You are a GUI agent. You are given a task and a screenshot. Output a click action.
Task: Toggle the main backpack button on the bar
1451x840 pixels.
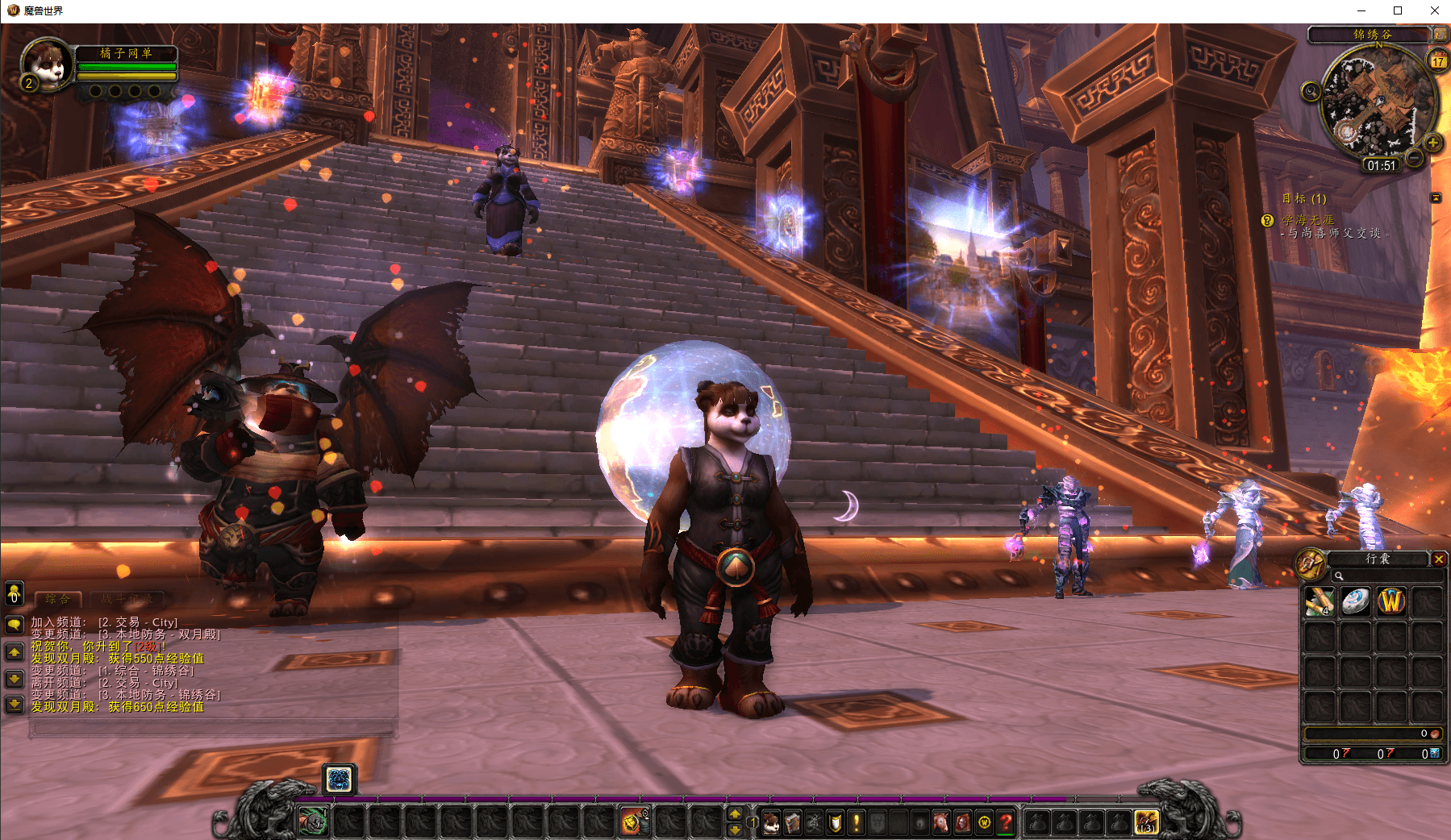(x=1146, y=822)
